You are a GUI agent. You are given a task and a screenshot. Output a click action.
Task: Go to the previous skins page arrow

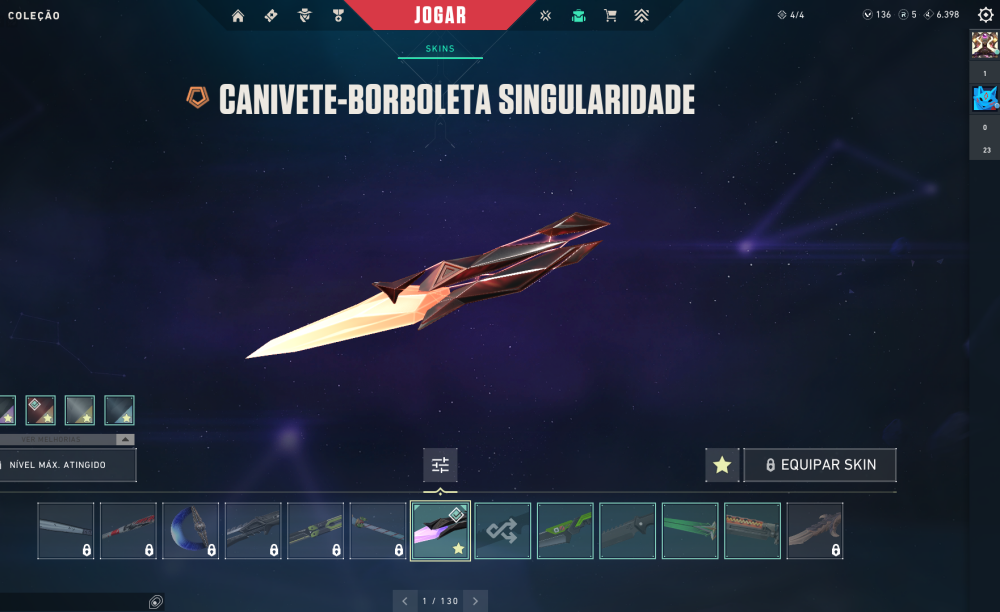(x=404, y=601)
